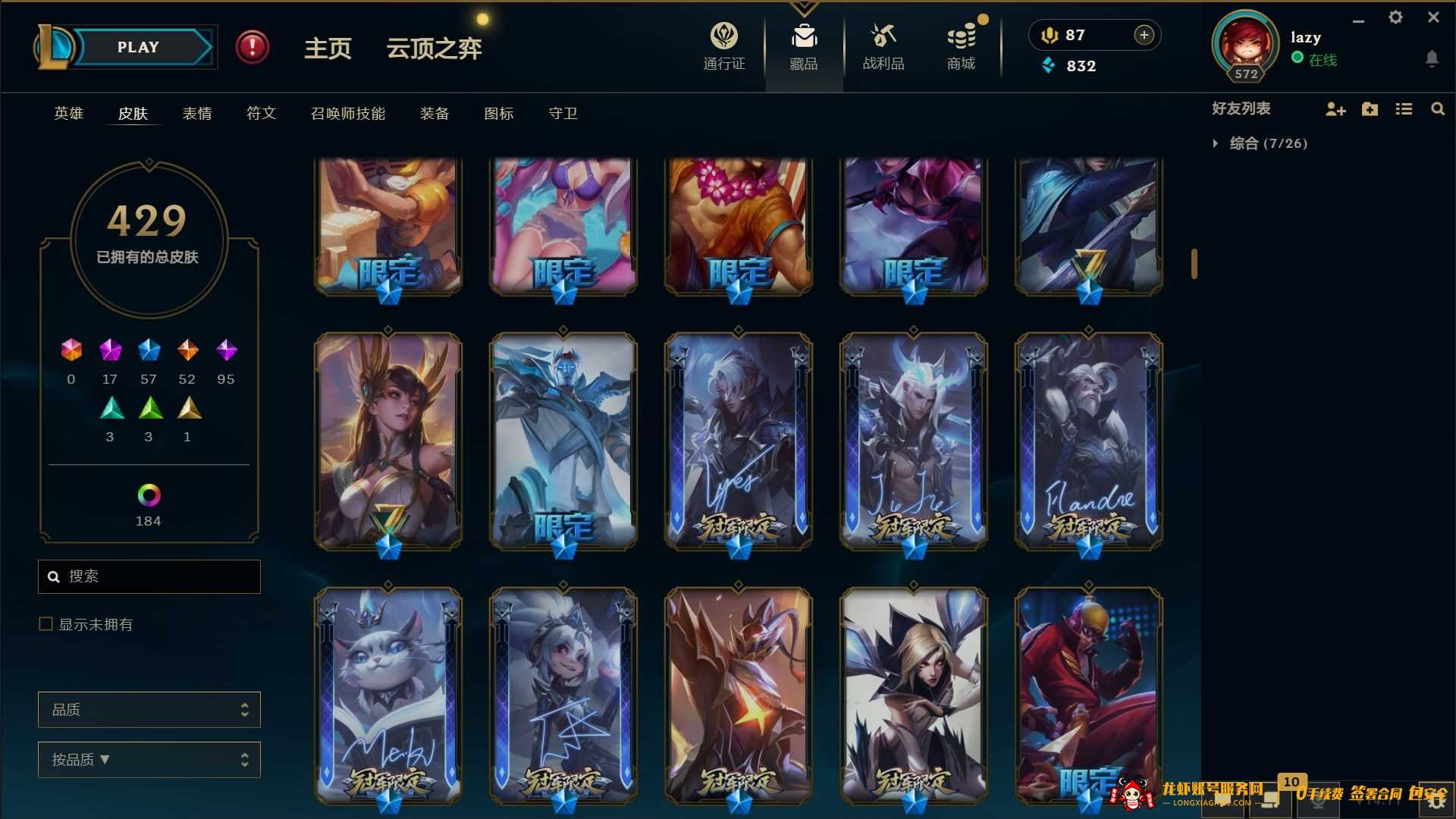Open the 商城 (Store) icon
The height and width of the screenshot is (819, 1456).
961,35
